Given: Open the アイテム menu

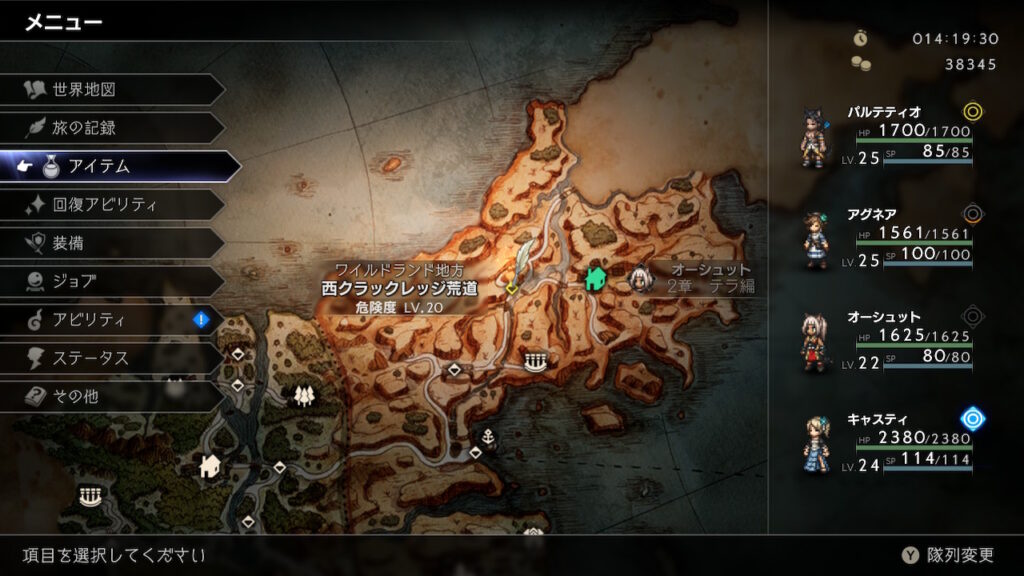Looking at the screenshot, I should pyautogui.click(x=120, y=166).
